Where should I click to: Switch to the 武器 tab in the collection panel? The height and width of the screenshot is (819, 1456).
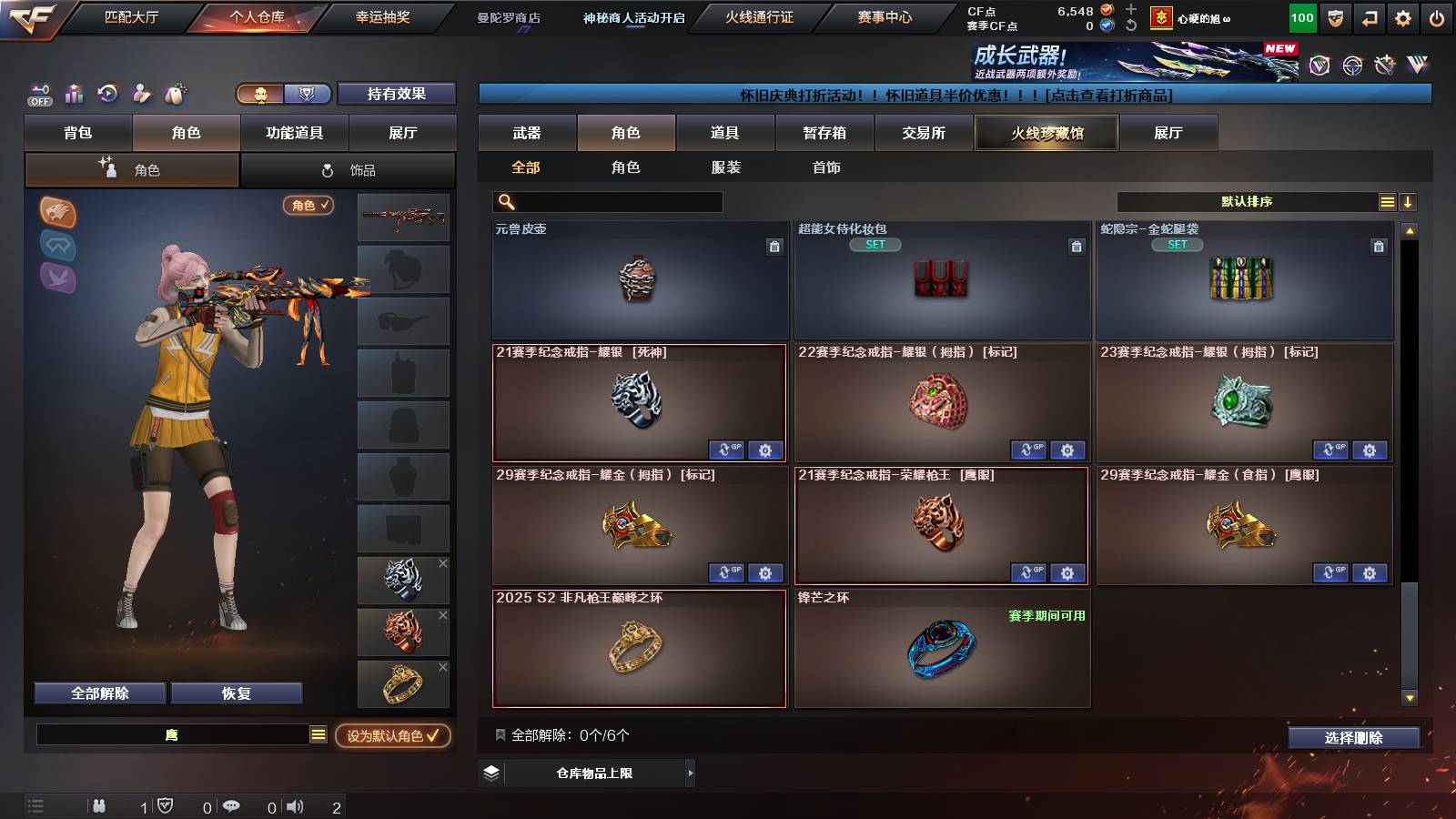[528, 133]
